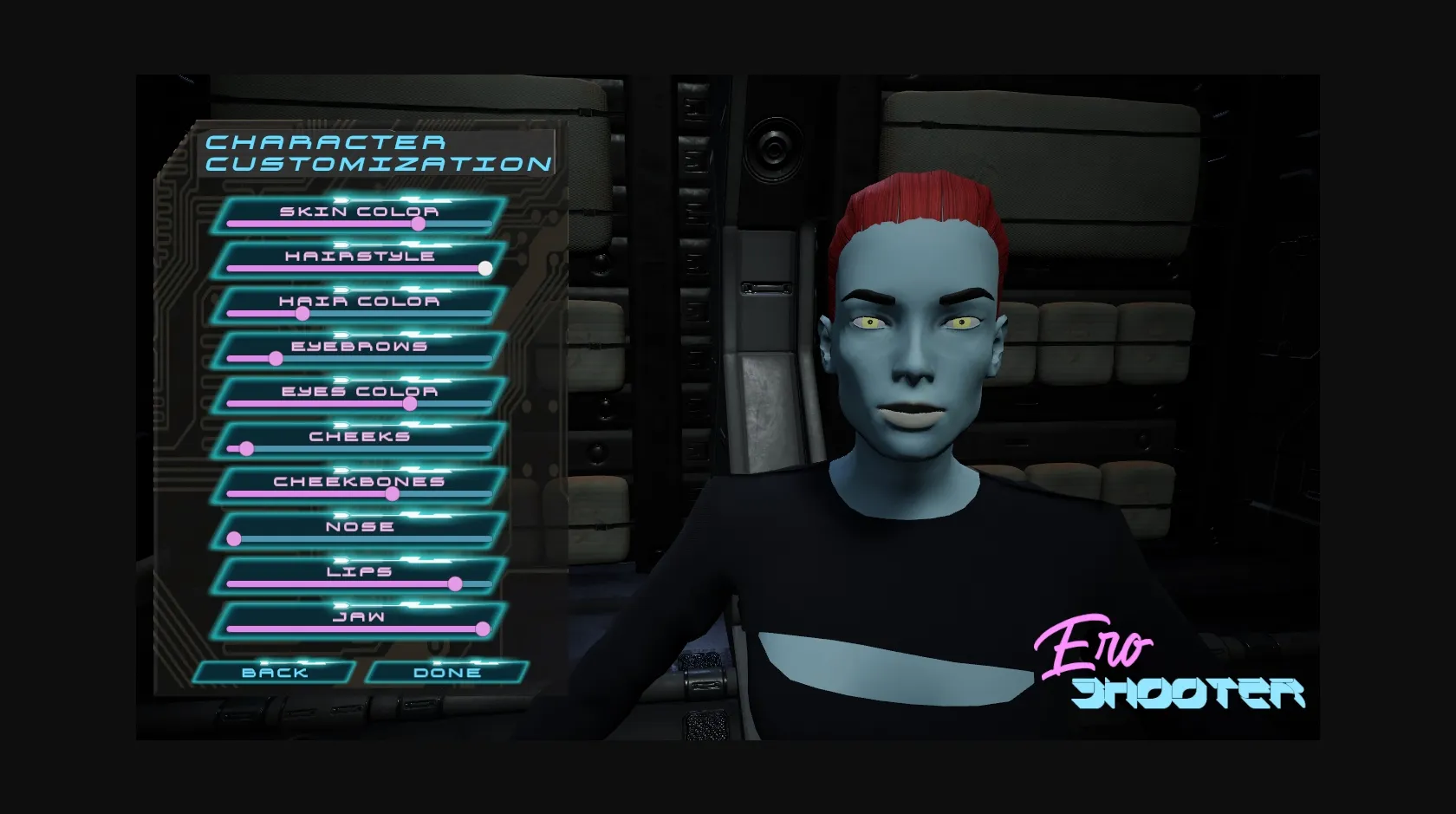Image resolution: width=1456 pixels, height=814 pixels.
Task: Adjust the Lips slider handle
Action: (x=457, y=583)
